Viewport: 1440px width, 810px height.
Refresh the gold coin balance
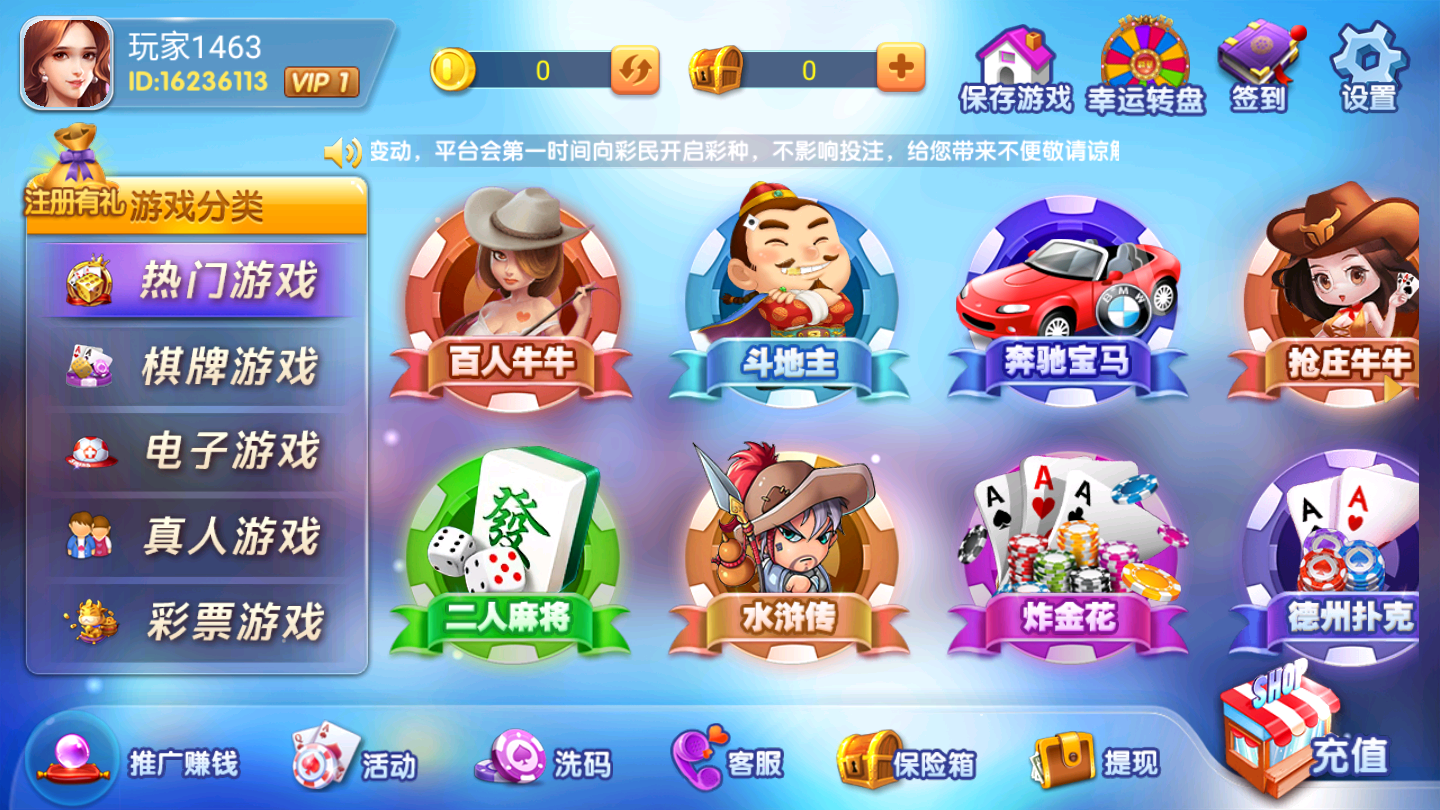634,70
